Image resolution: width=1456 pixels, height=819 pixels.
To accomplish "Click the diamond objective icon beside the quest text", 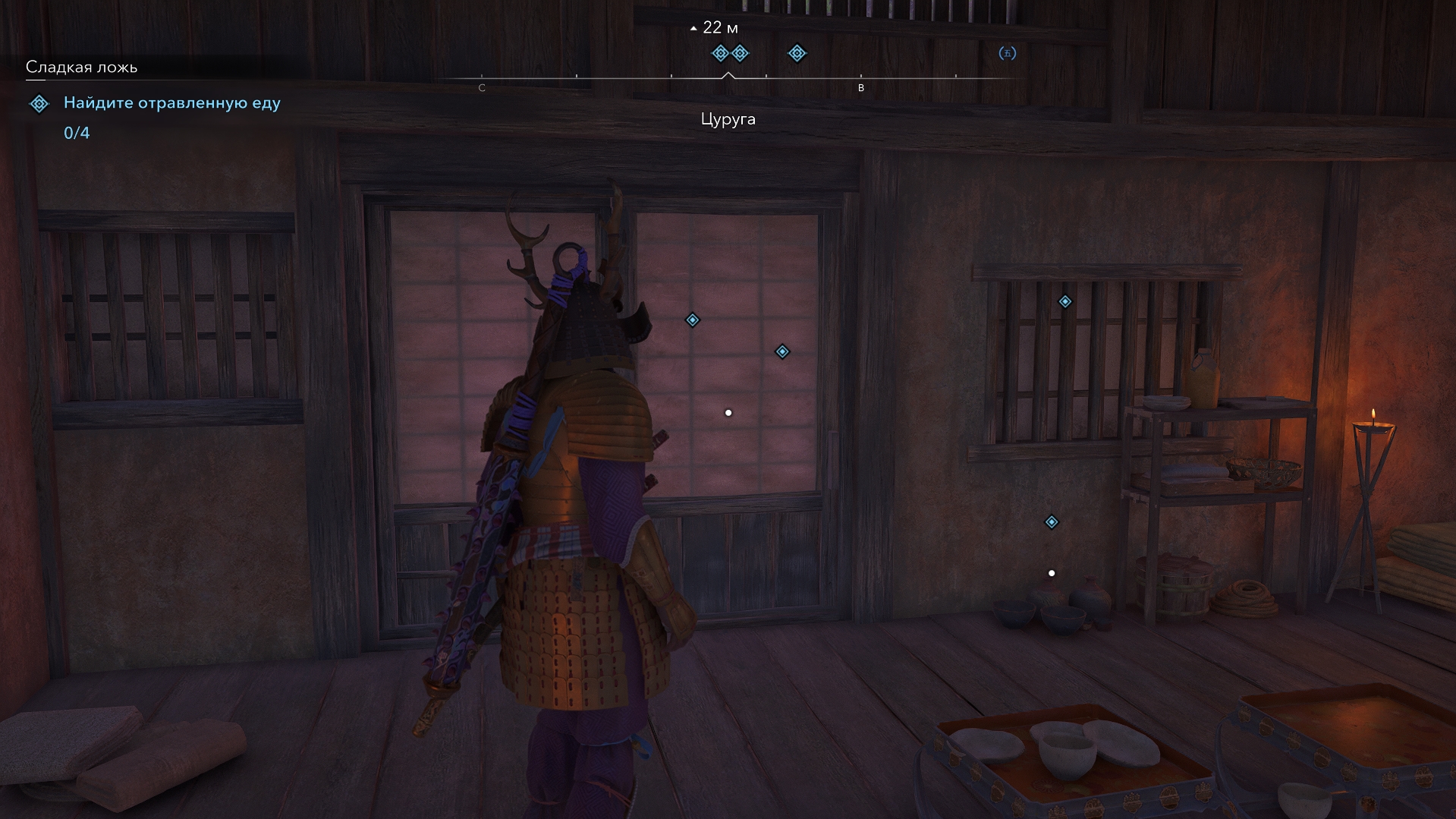I will (x=39, y=103).
